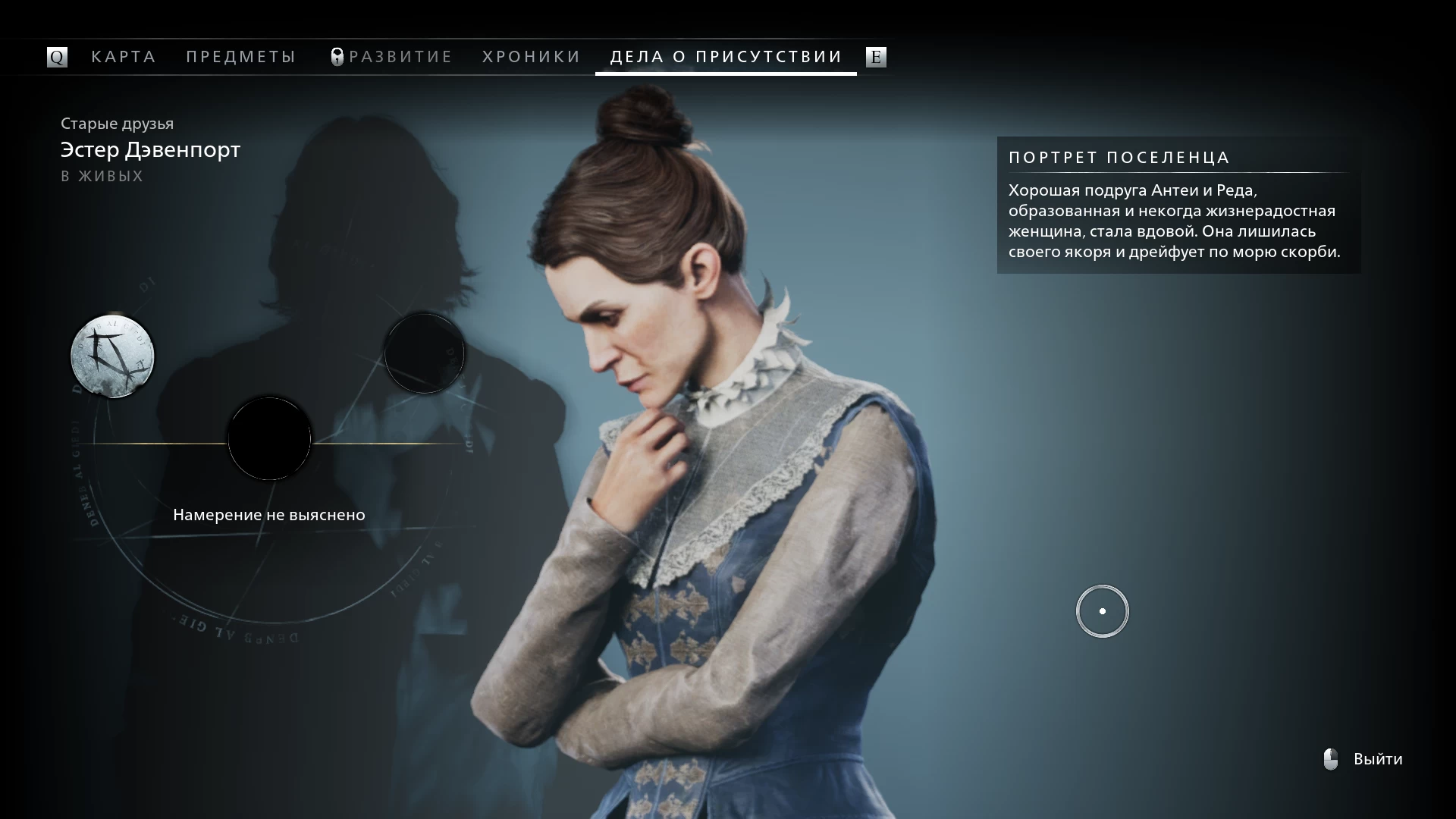Image resolution: width=1456 pixels, height=819 pixels.
Task: Select the Дела о присутствии tab
Action: [x=726, y=57]
